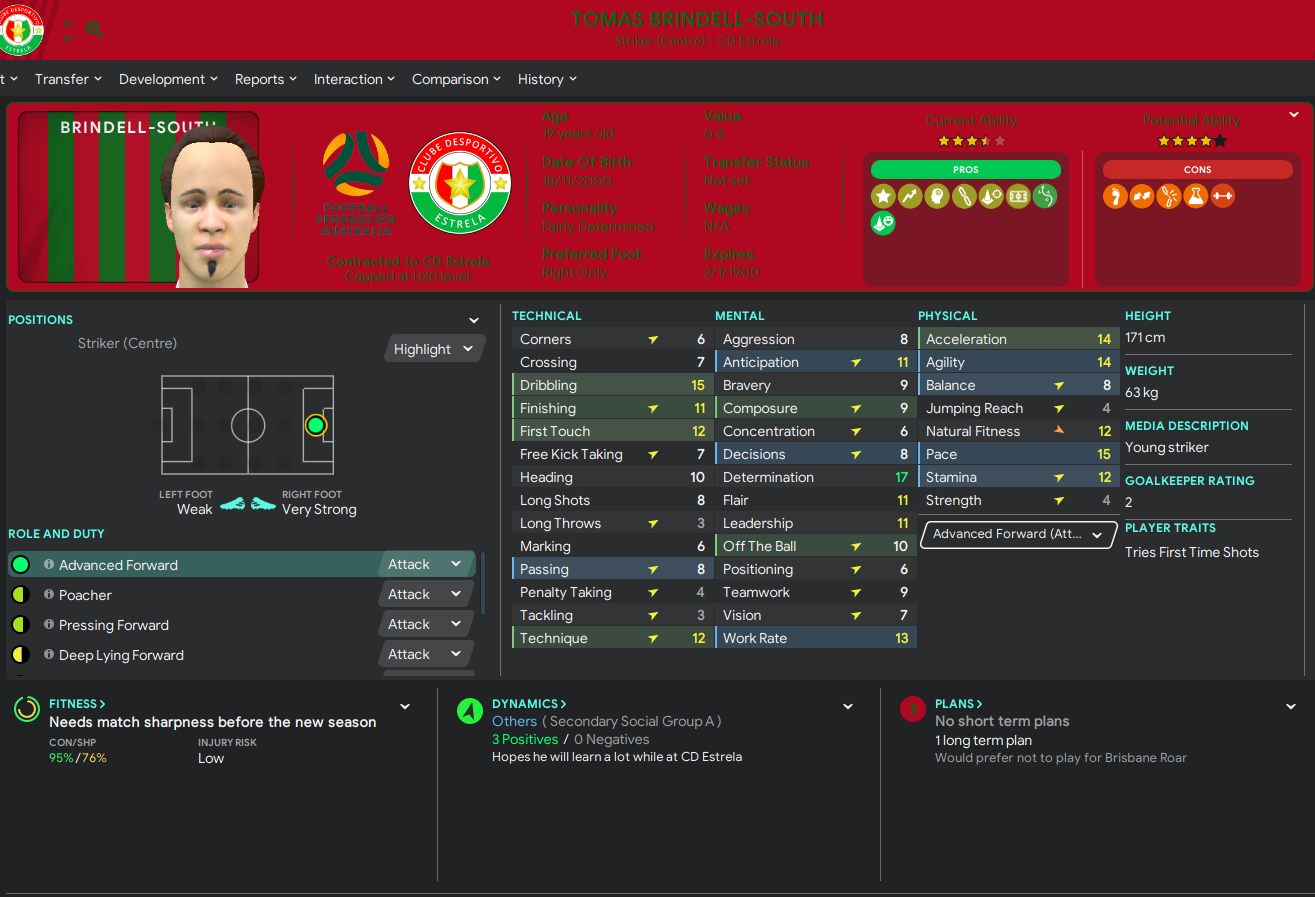This screenshot has height=897, width=1315.
Task: Open the Development menu
Action: pos(167,79)
